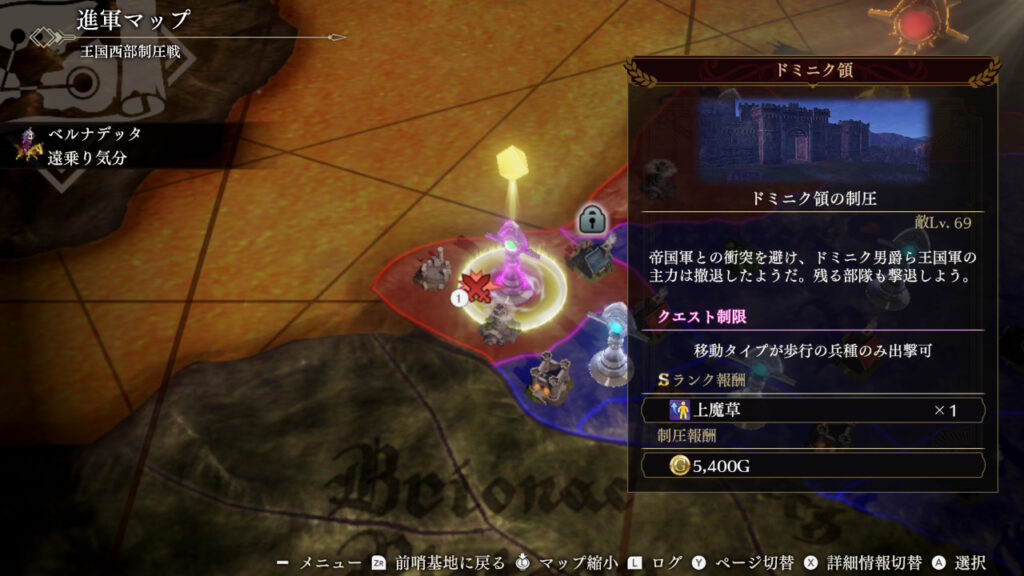Select the 5,400G conquest reward row

(x=814, y=465)
